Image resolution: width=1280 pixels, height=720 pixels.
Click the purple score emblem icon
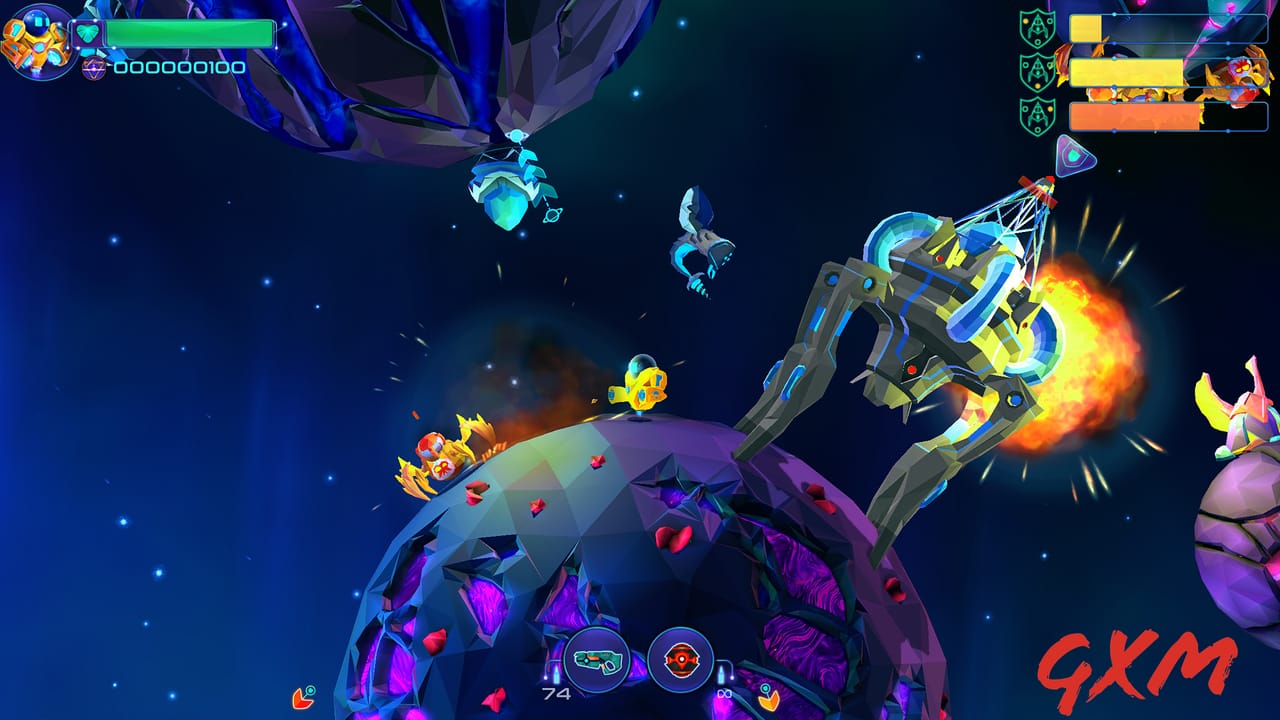[x=92, y=70]
